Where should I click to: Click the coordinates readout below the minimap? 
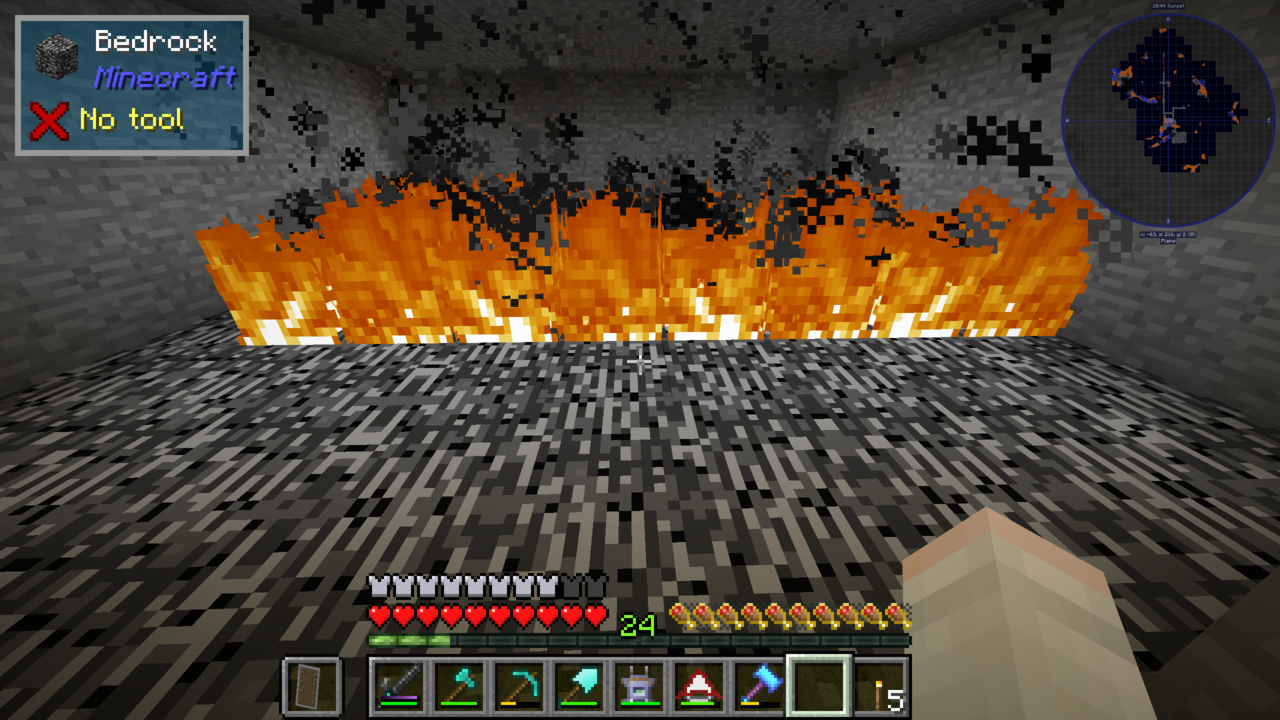[1168, 234]
